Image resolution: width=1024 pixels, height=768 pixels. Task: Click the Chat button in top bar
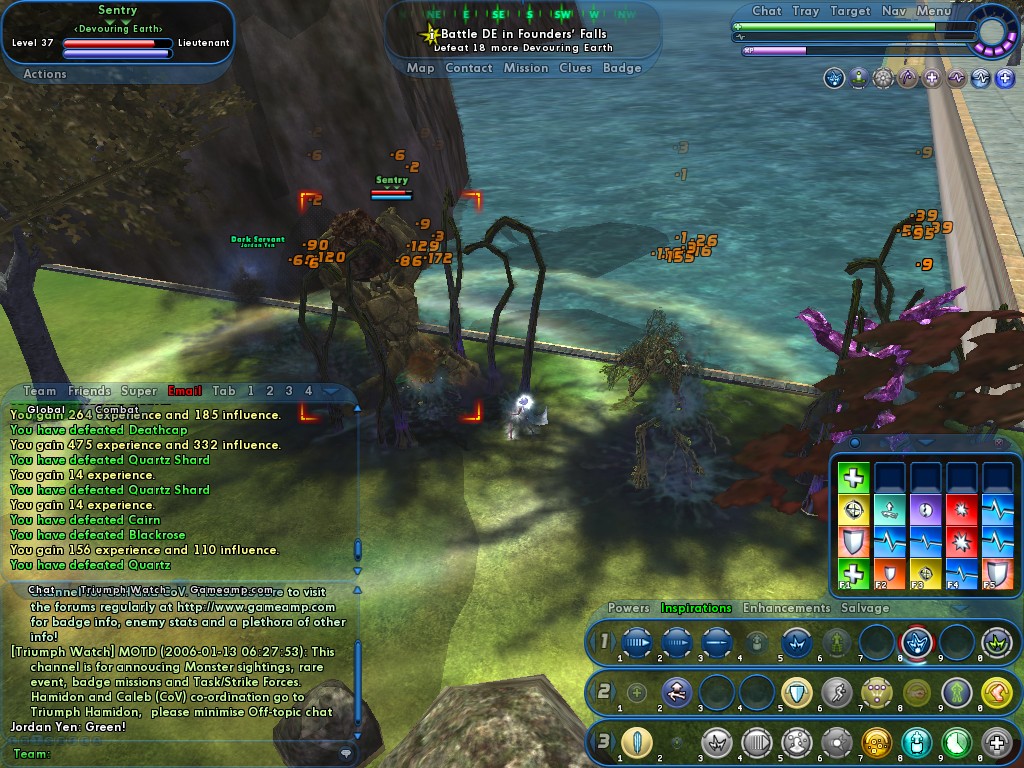pos(766,11)
